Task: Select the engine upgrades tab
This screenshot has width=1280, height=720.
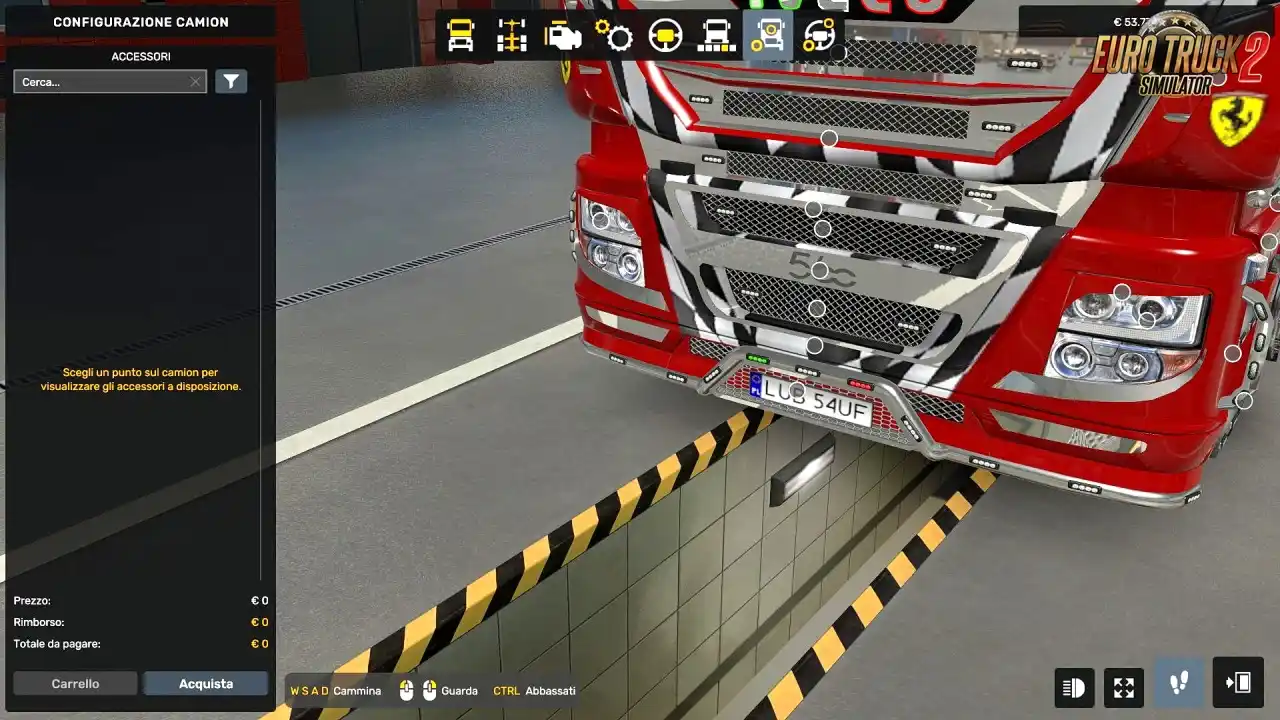Action: [x=563, y=36]
